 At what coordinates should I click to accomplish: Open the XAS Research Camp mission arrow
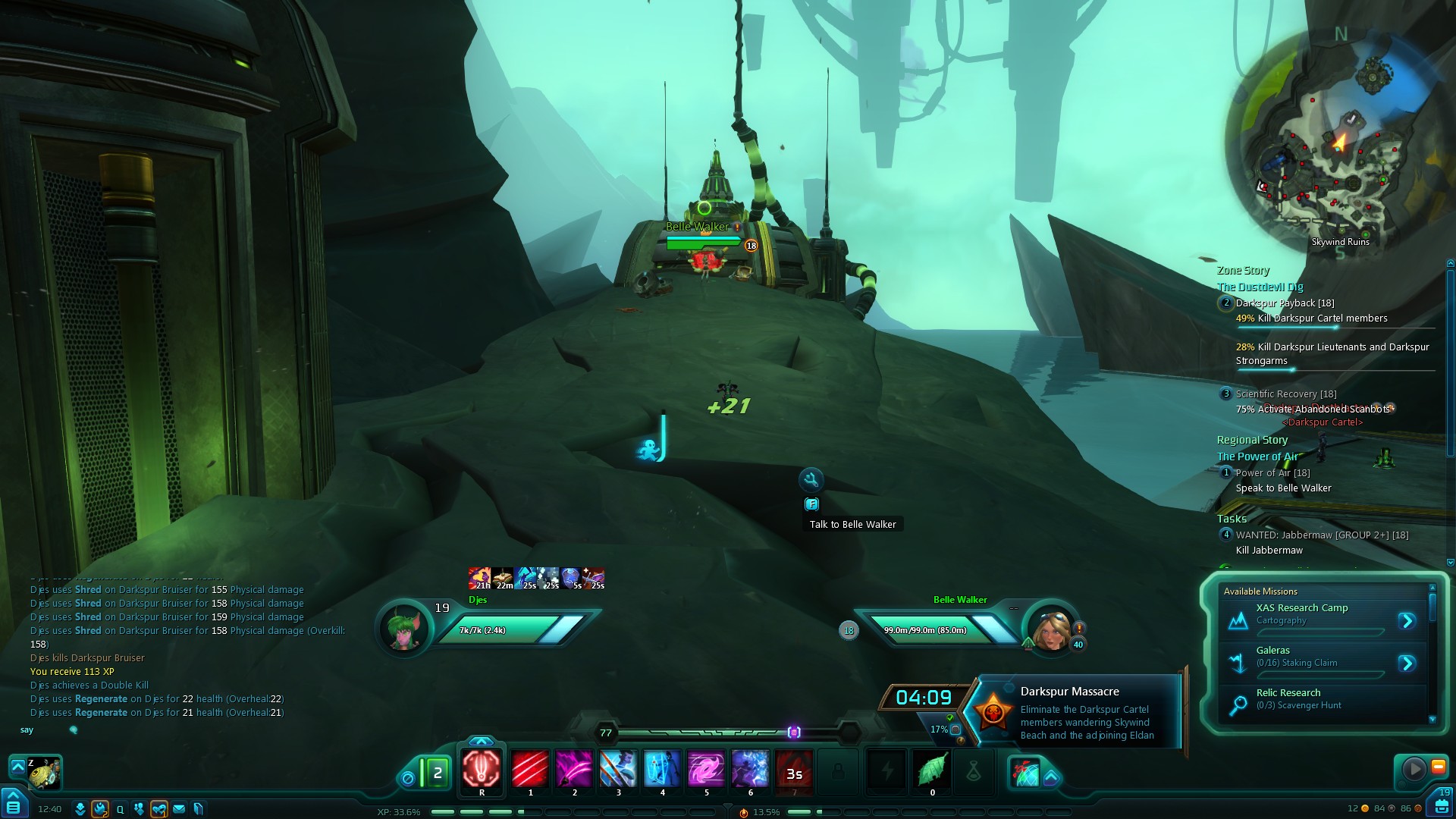[1407, 621]
